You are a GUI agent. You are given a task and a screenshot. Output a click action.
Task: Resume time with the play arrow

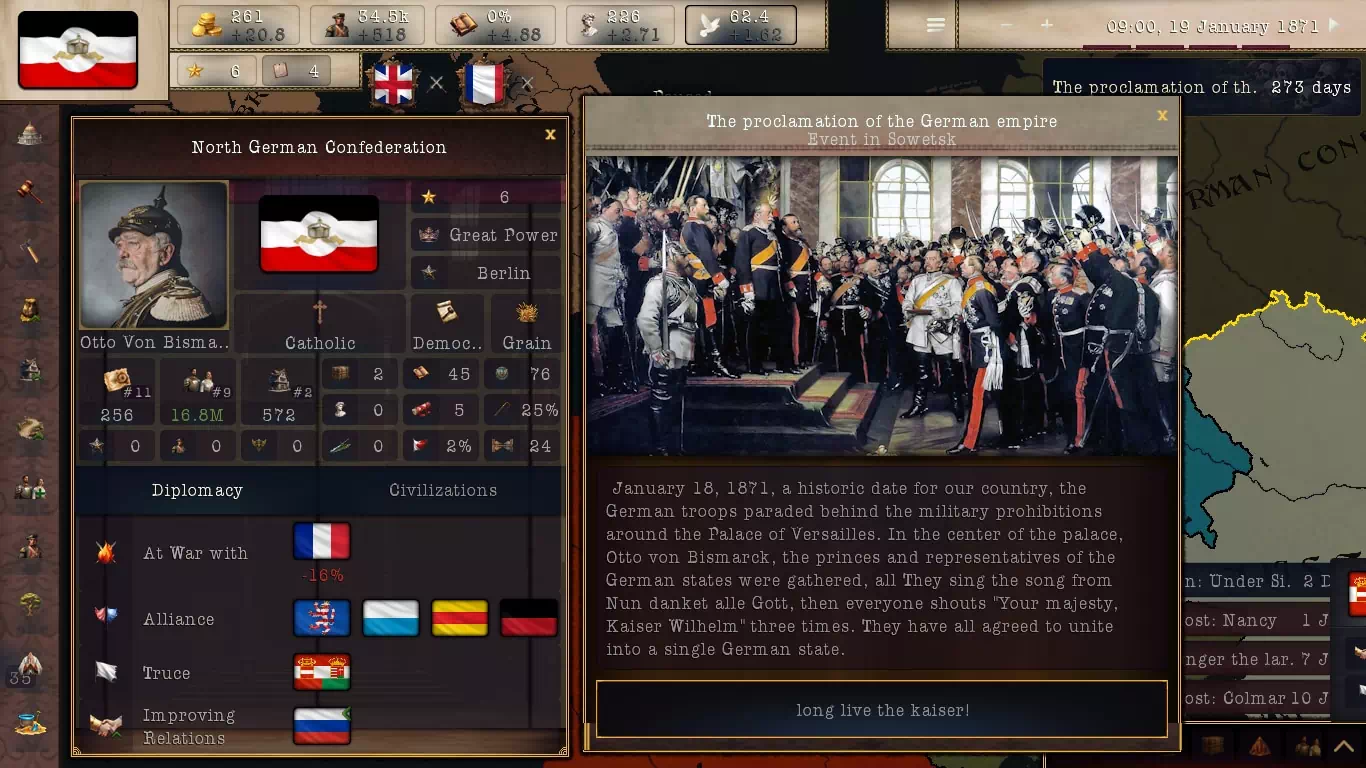click(1334, 26)
